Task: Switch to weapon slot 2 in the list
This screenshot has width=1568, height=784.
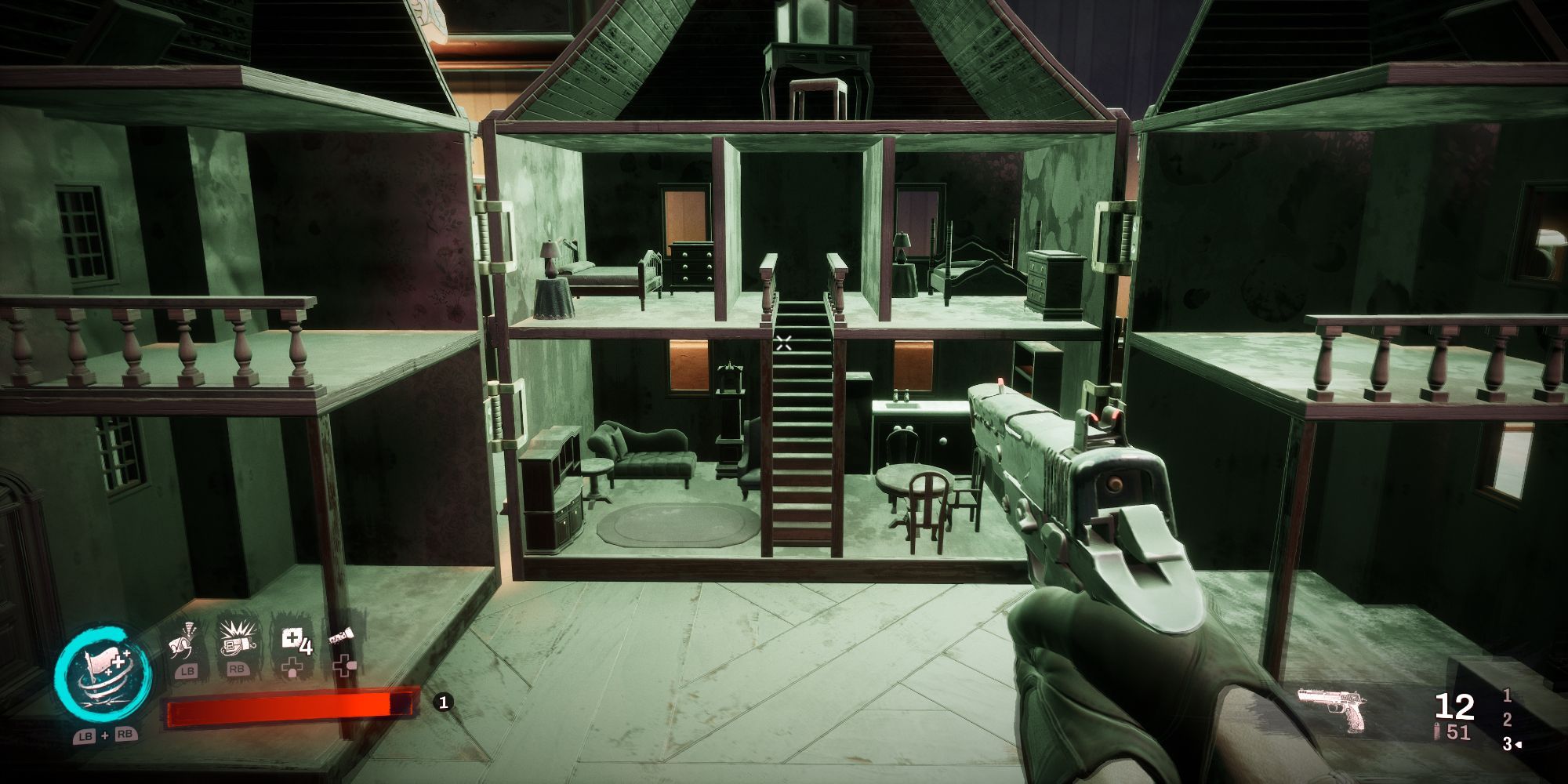Action: (1507, 720)
